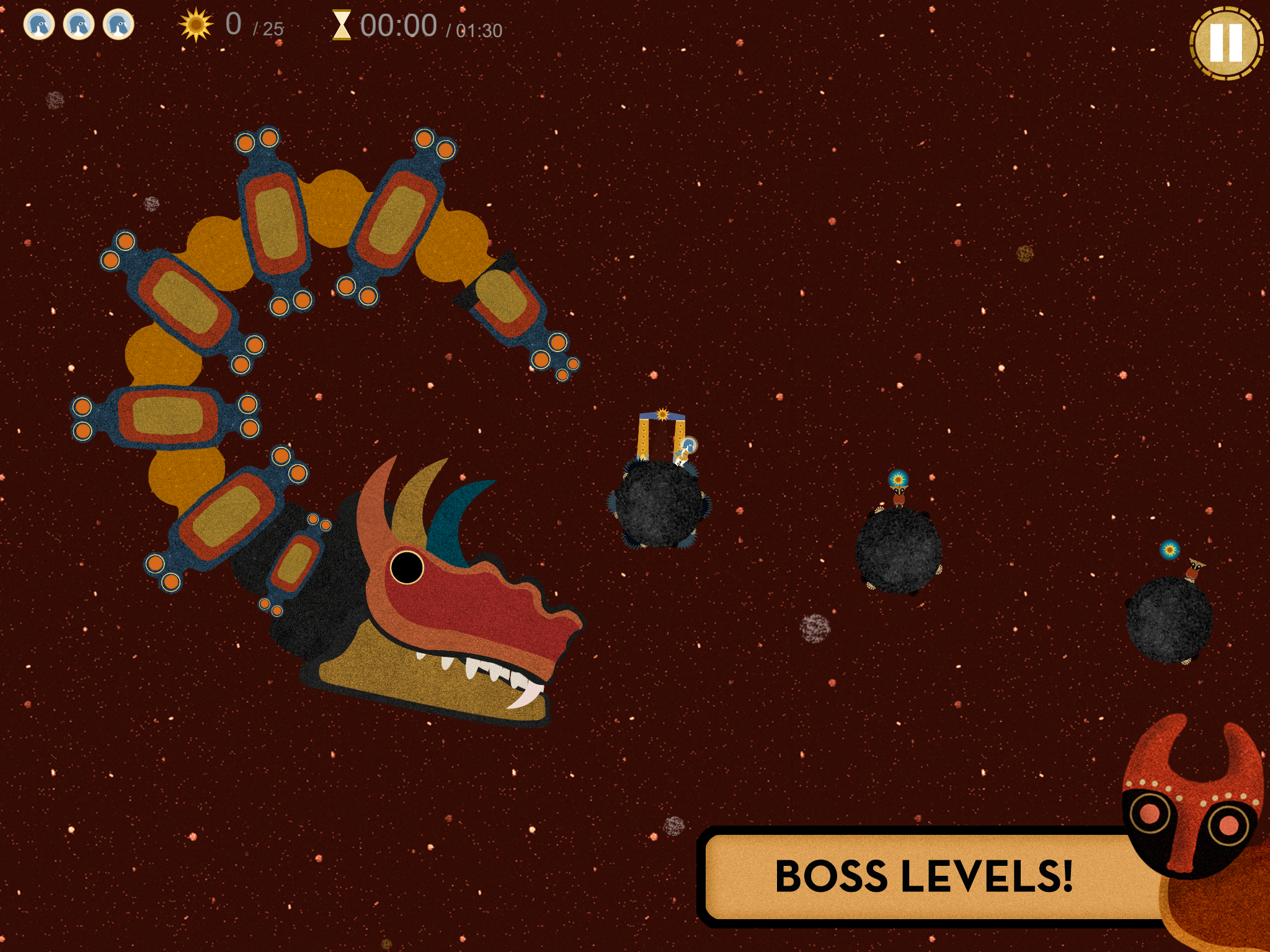
Task: Click the astronaut character near the gate
Action: pos(687,447)
